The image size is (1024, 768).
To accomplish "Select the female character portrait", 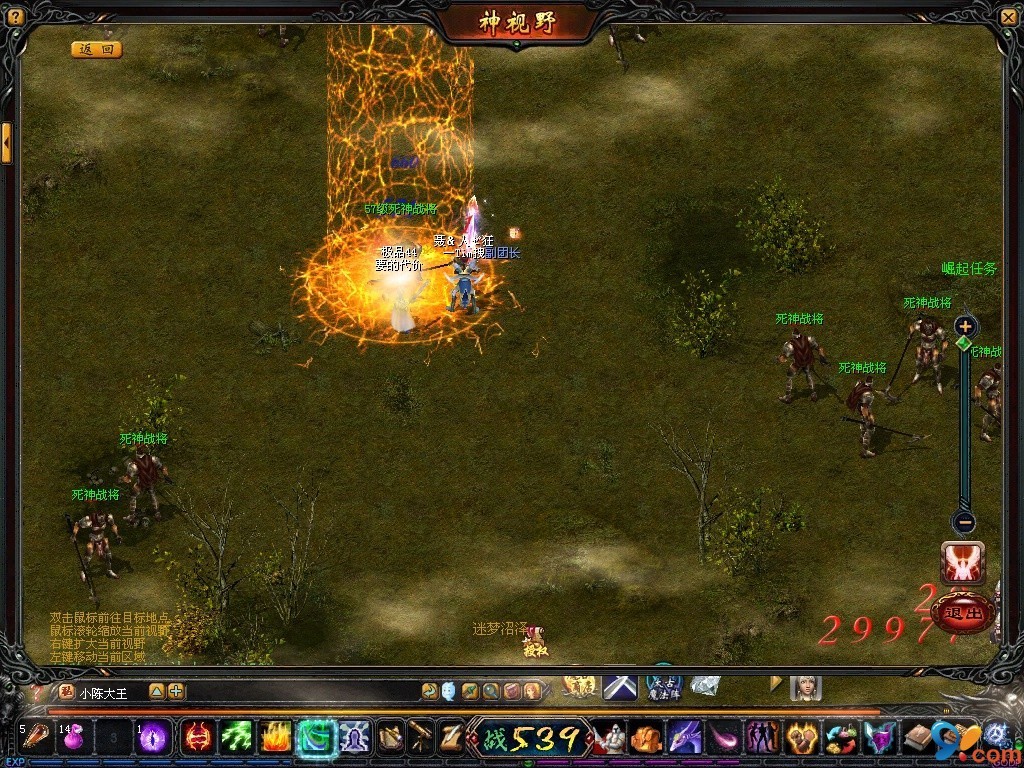I will 805,688.
